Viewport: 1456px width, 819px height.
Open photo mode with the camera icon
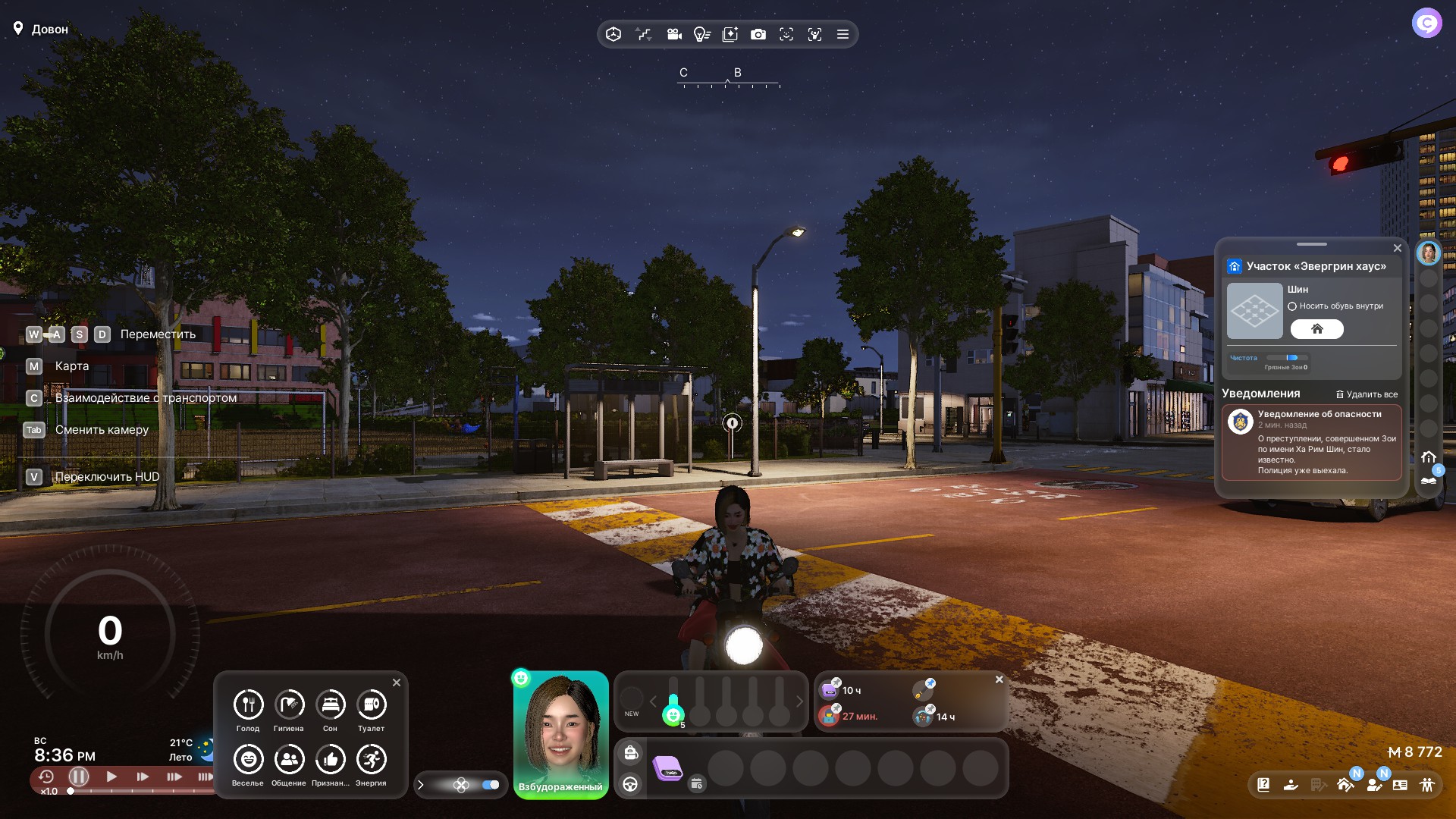tap(758, 34)
